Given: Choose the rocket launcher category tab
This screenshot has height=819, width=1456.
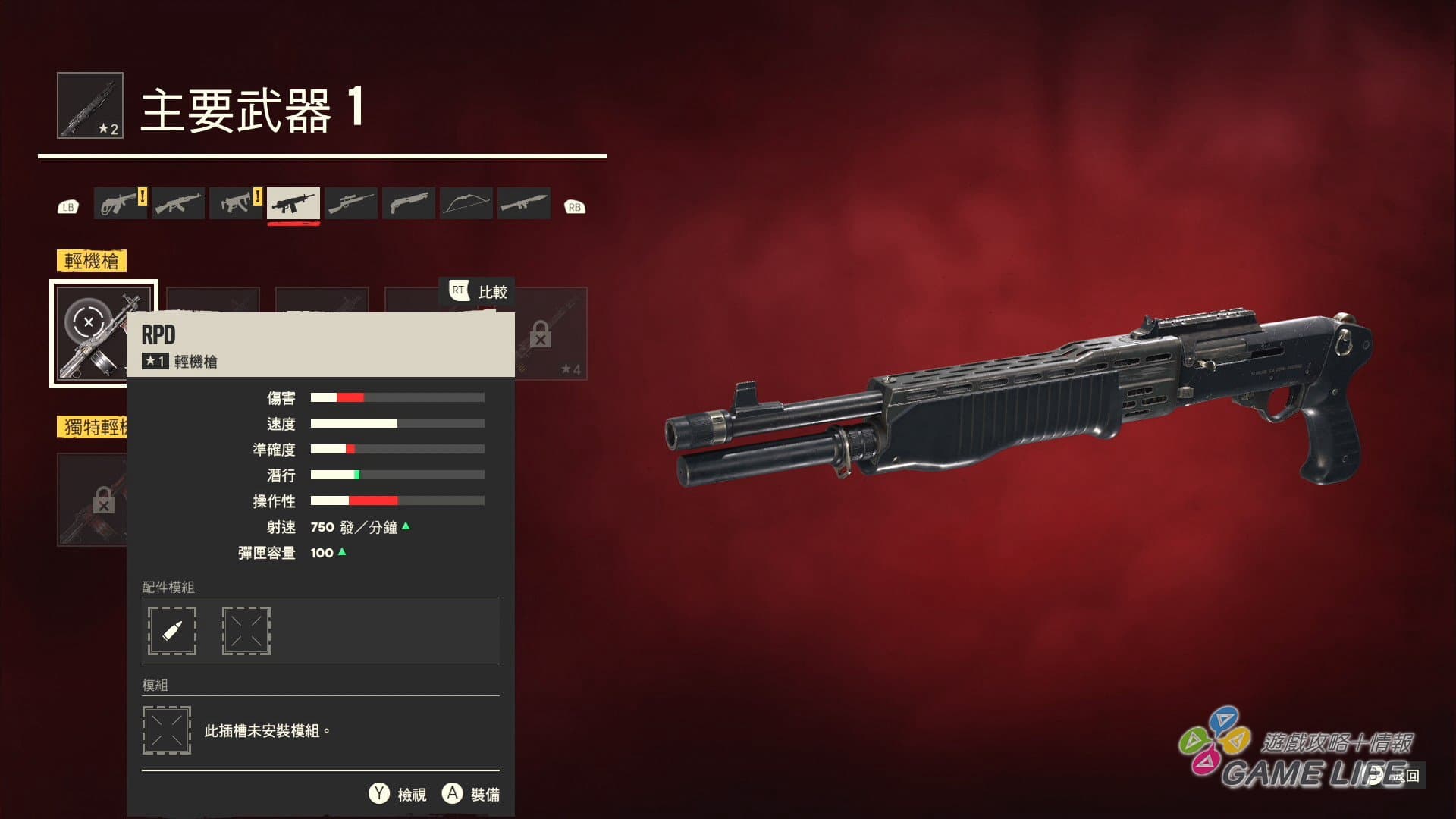Looking at the screenshot, I should [524, 203].
